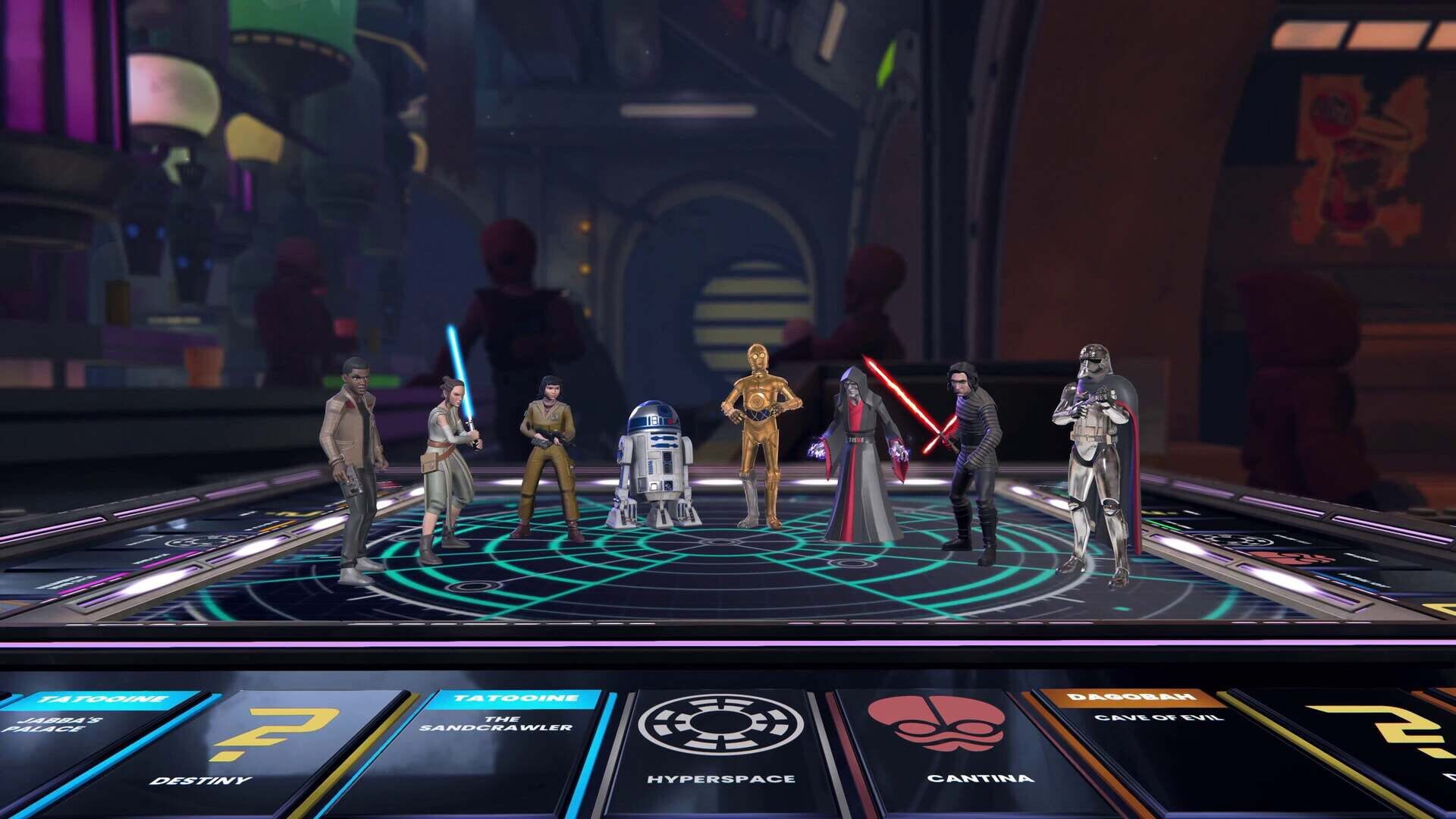Pick the chrome Captain Phasma token
The height and width of the screenshot is (819, 1456).
tap(1092, 447)
